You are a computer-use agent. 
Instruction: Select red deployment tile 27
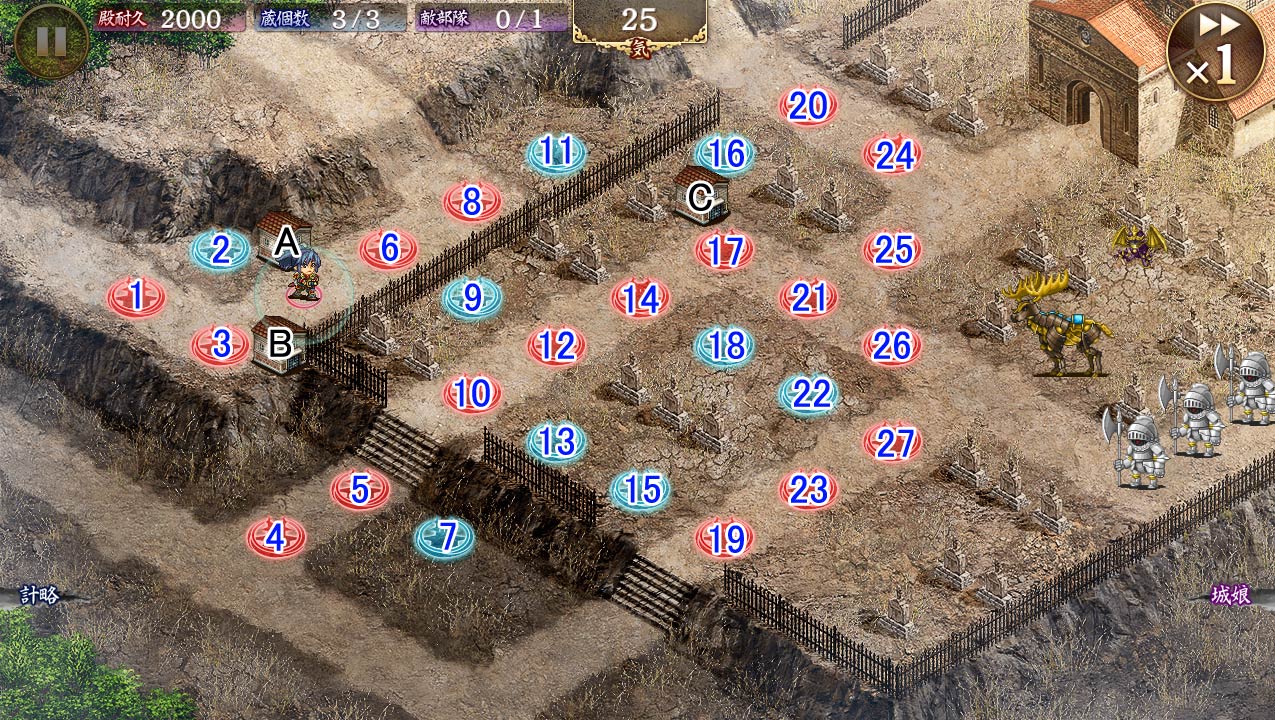(893, 442)
